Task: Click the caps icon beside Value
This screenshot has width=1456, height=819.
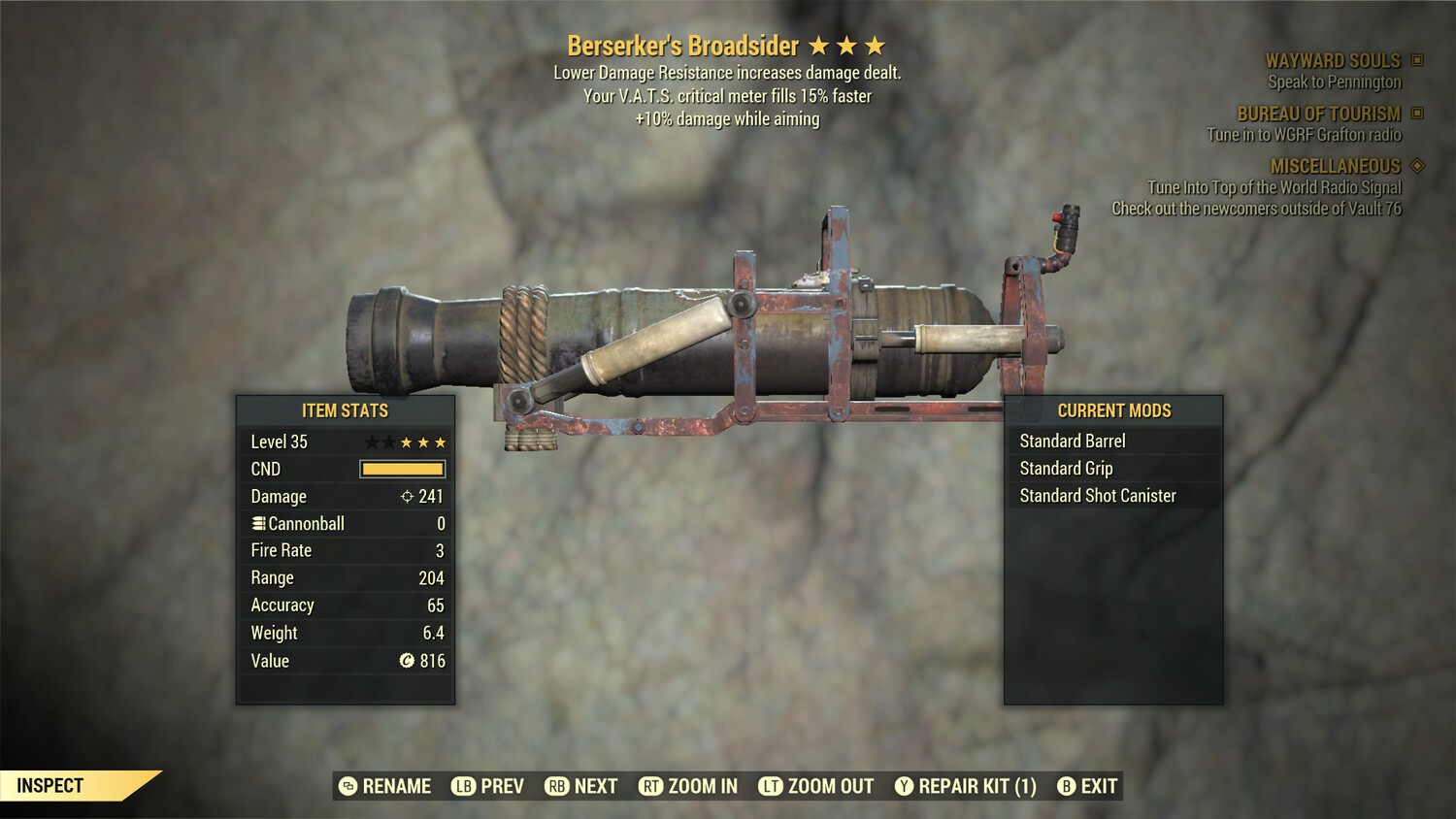Action: [x=408, y=661]
